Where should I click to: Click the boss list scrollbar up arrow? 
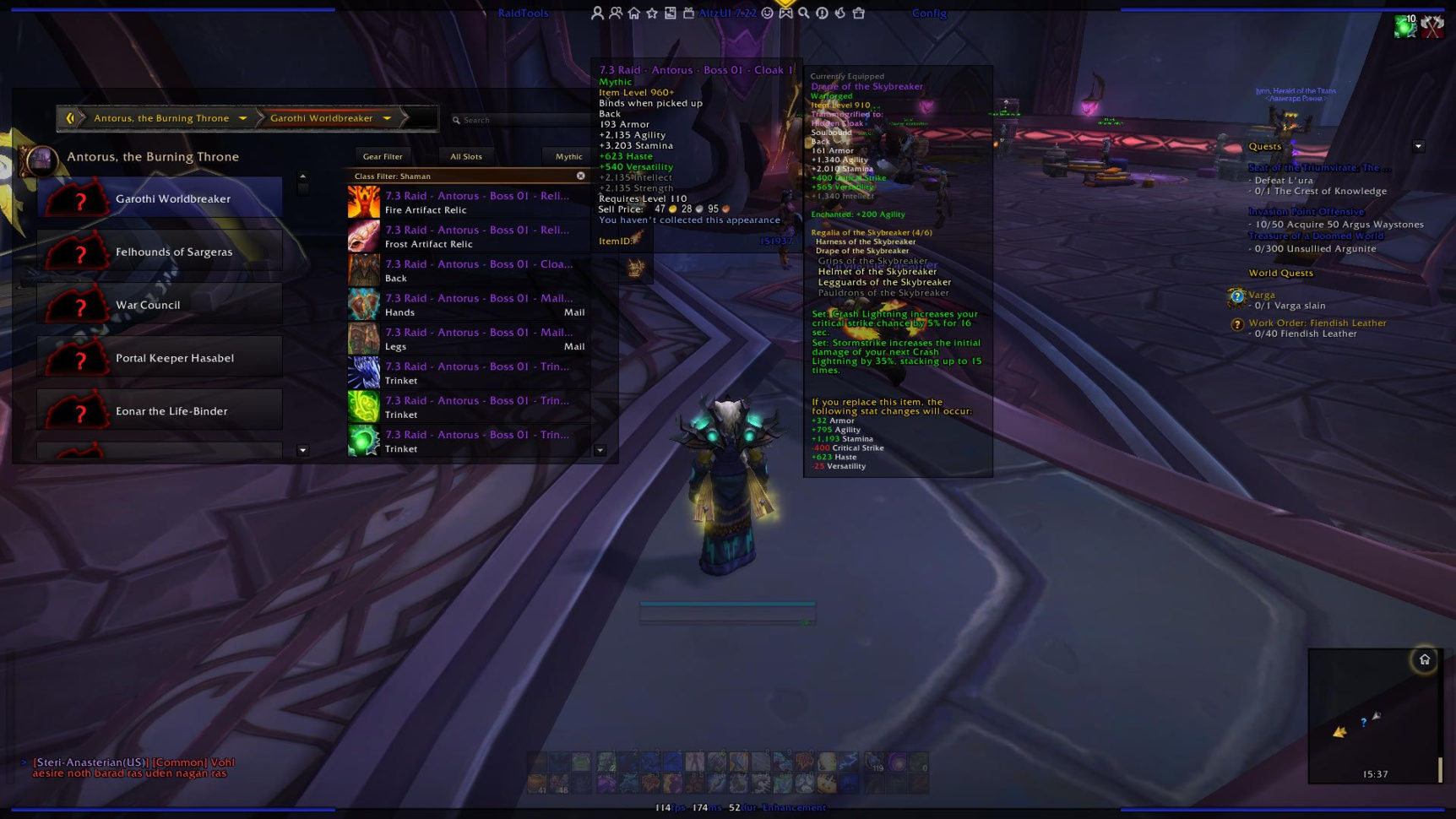[x=302, y=177]
